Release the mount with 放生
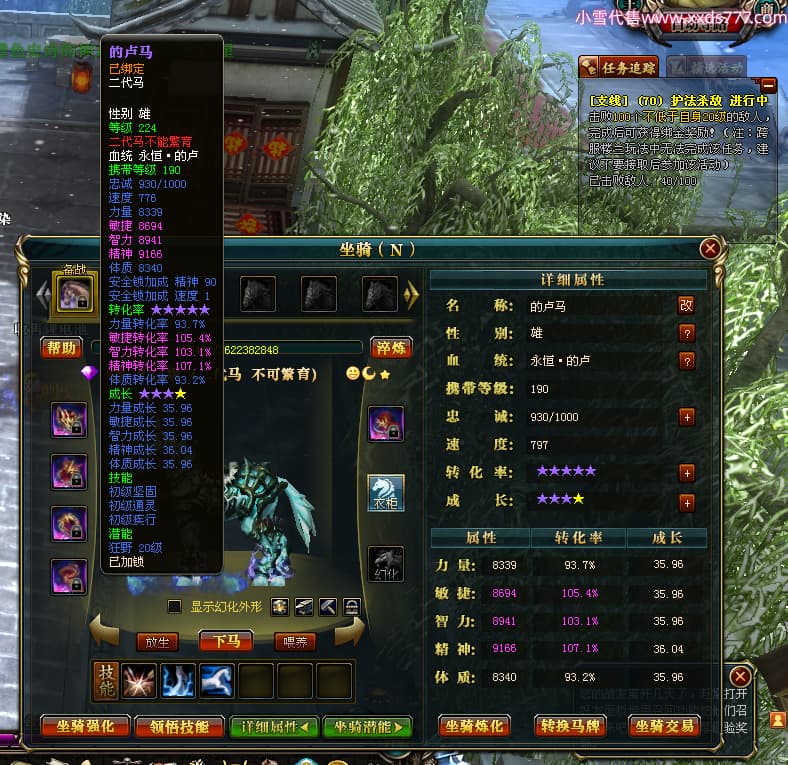Screen dimensions: 788x765 [156, 642]
